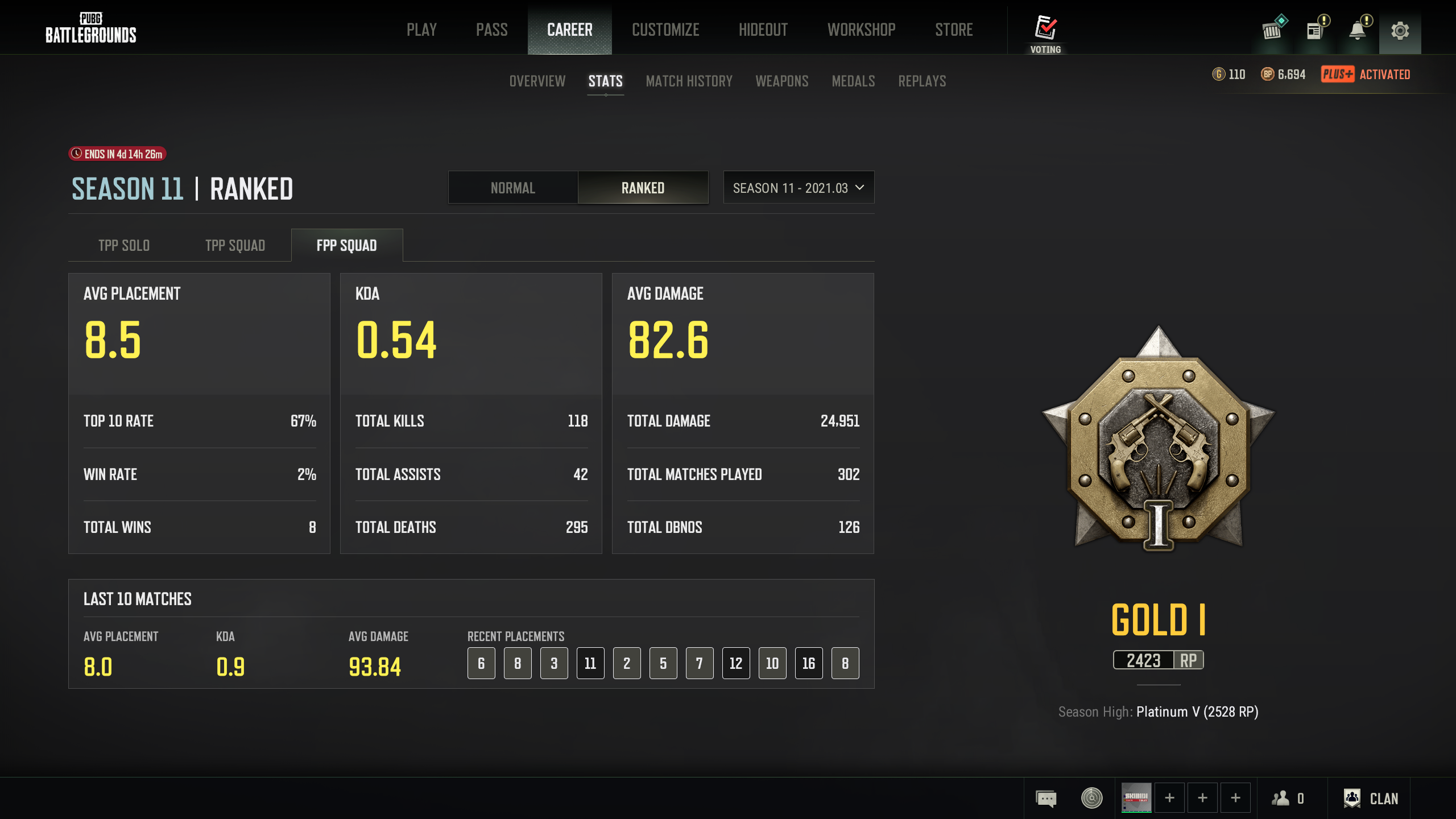Screen dimensions: 1456x819
Task: Switch to the Weapons tab
Action: pyautogui.click(x=781, y=81)
